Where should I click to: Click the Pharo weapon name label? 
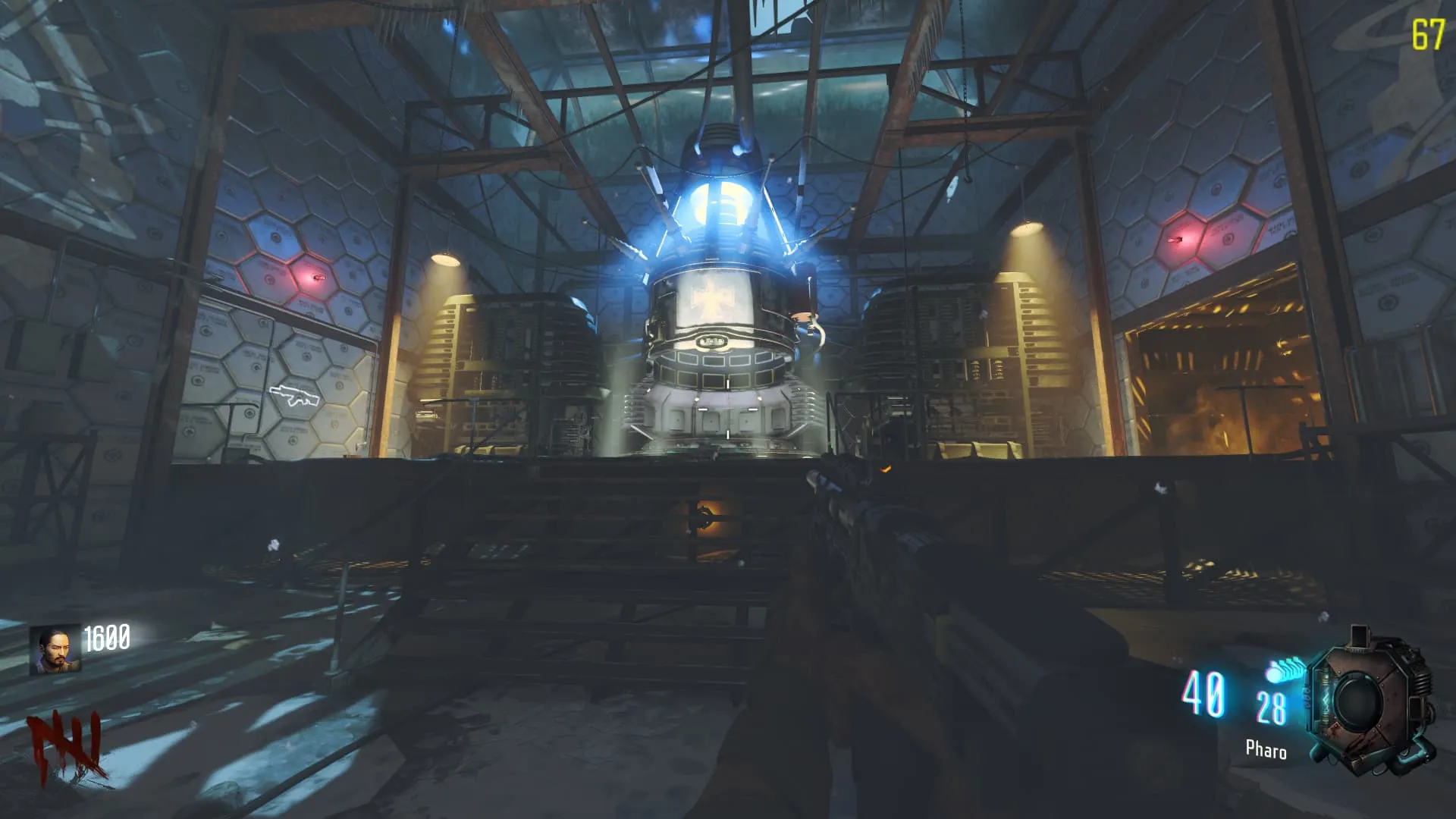point(1266,750)
